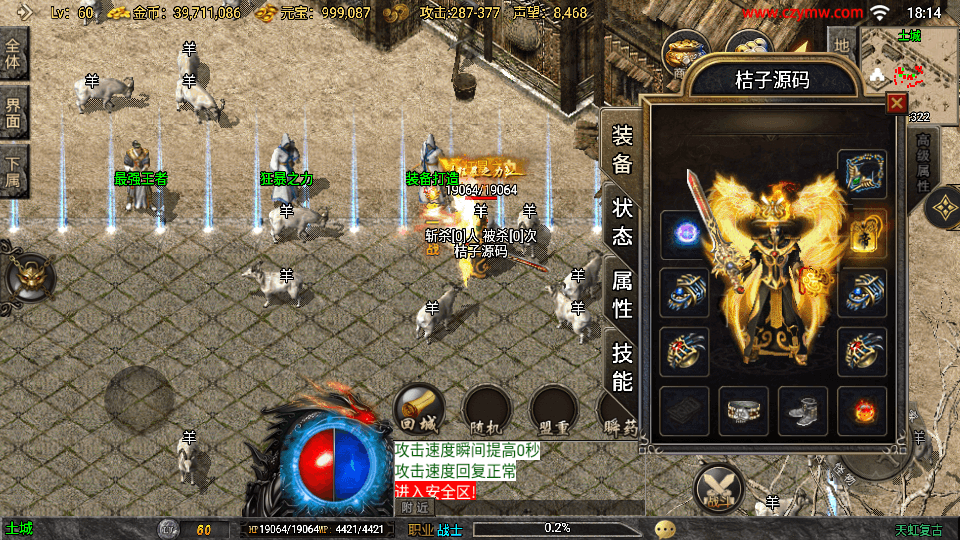Tap the 全体 button

[x=15, y=58]
